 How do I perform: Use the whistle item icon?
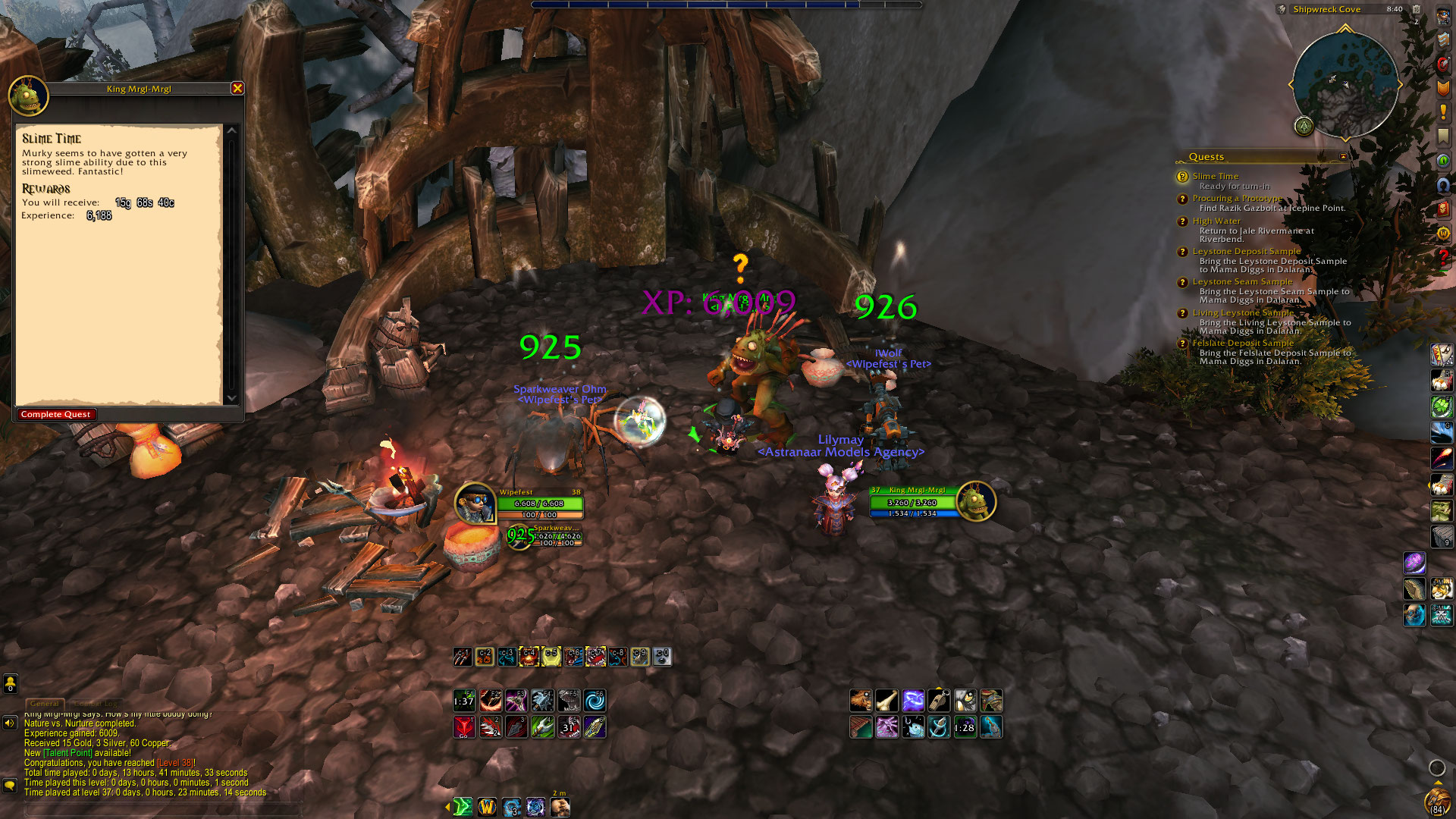pyautogui.click(x=939, y=700)
